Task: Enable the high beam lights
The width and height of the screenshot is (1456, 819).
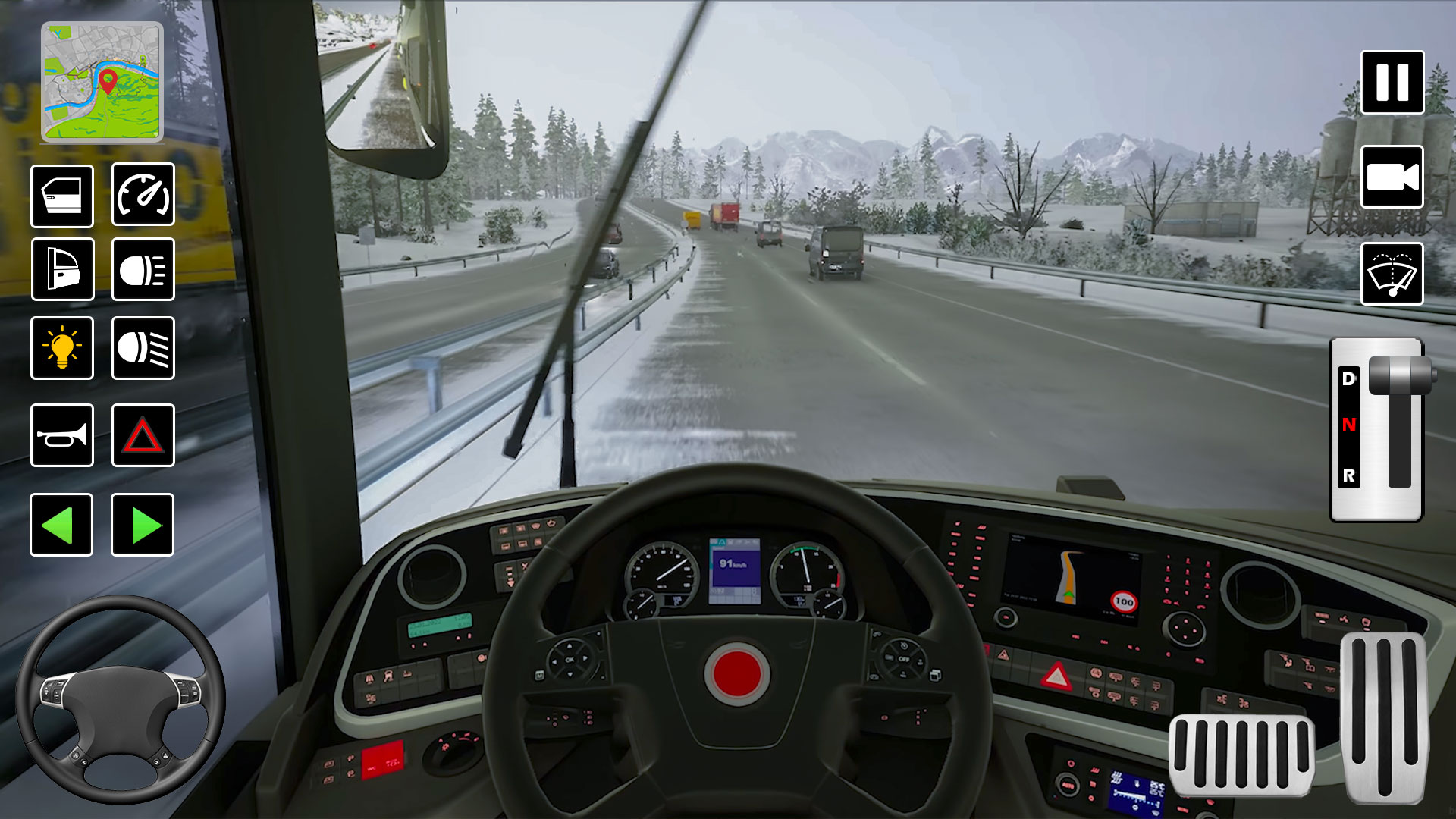Action: coord(143,349)
